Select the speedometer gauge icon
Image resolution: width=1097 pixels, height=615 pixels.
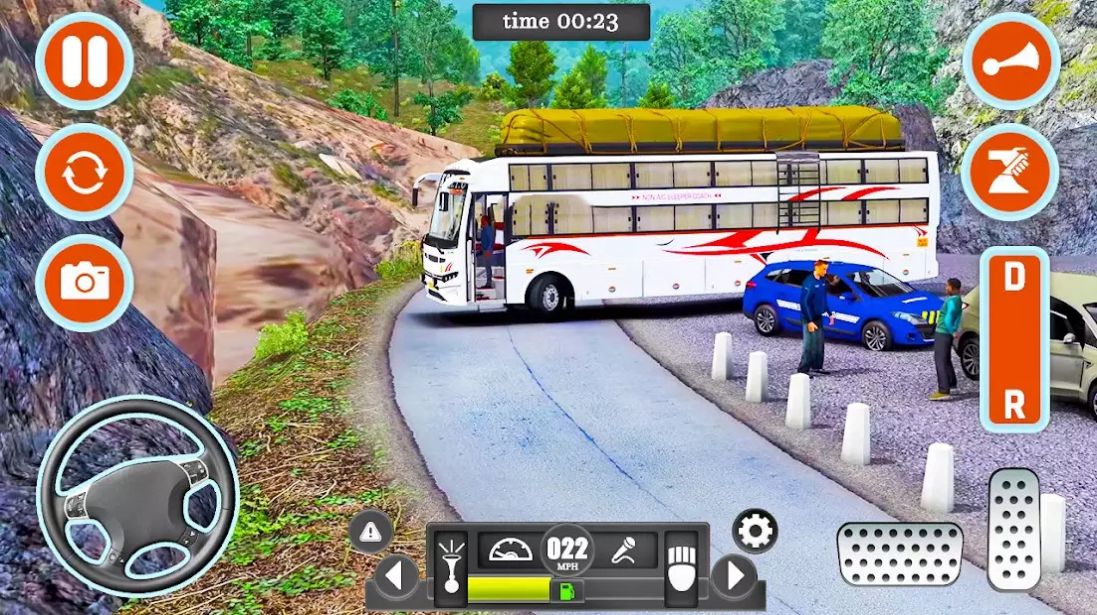pos(510,550)
